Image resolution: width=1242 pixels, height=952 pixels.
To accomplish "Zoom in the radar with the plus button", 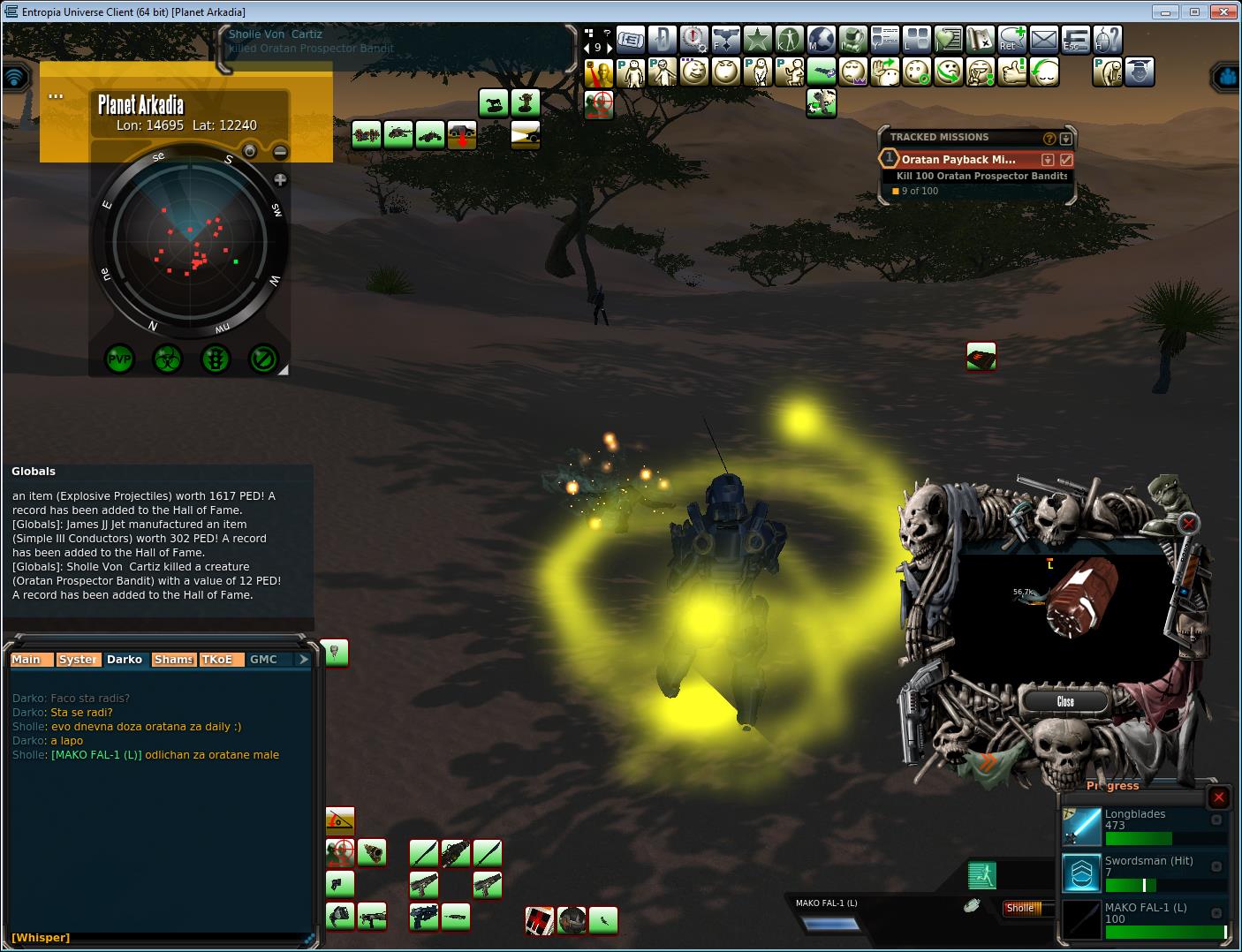I will coord(280,180).
